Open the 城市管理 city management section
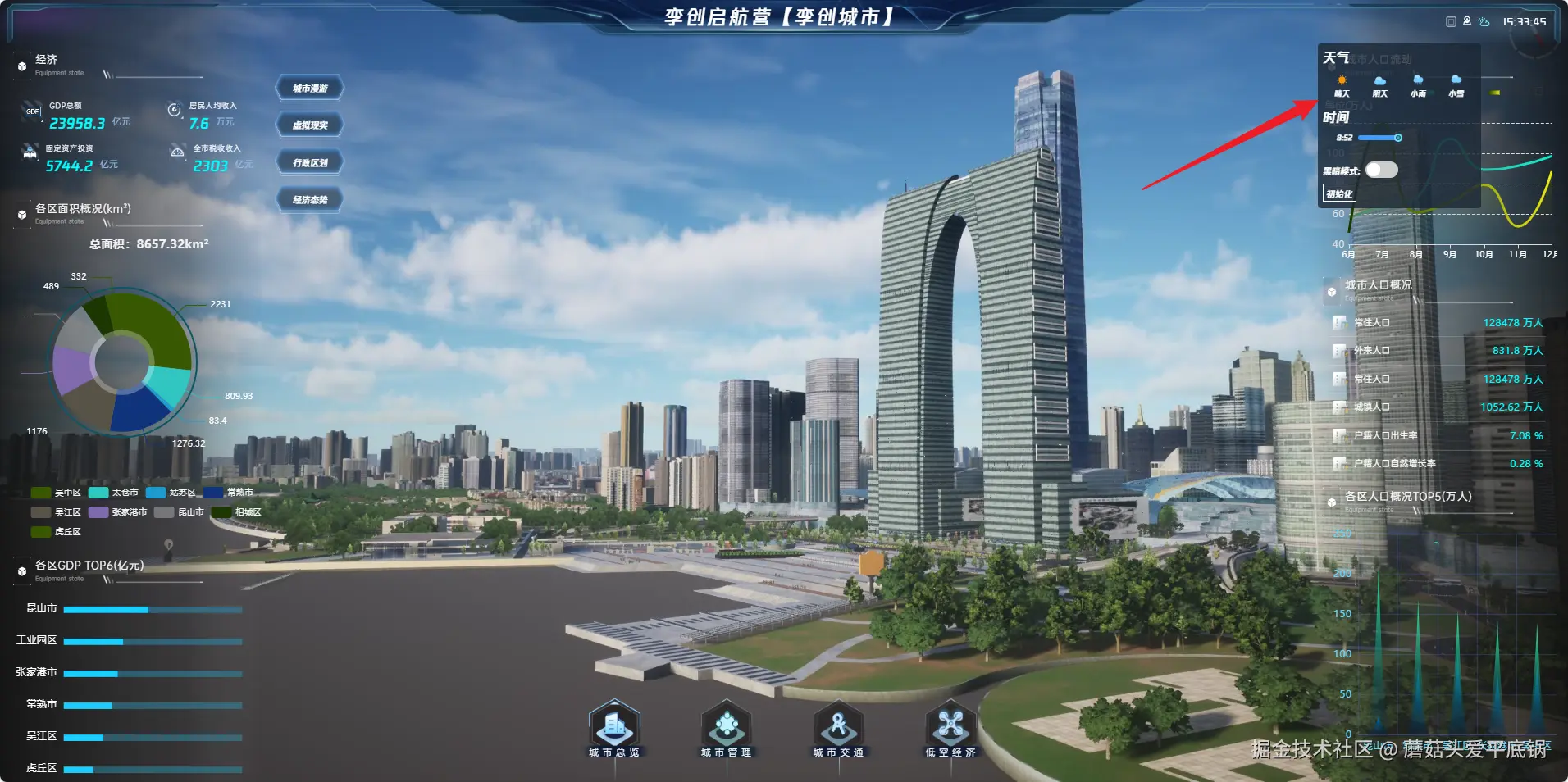 point(726,727)
